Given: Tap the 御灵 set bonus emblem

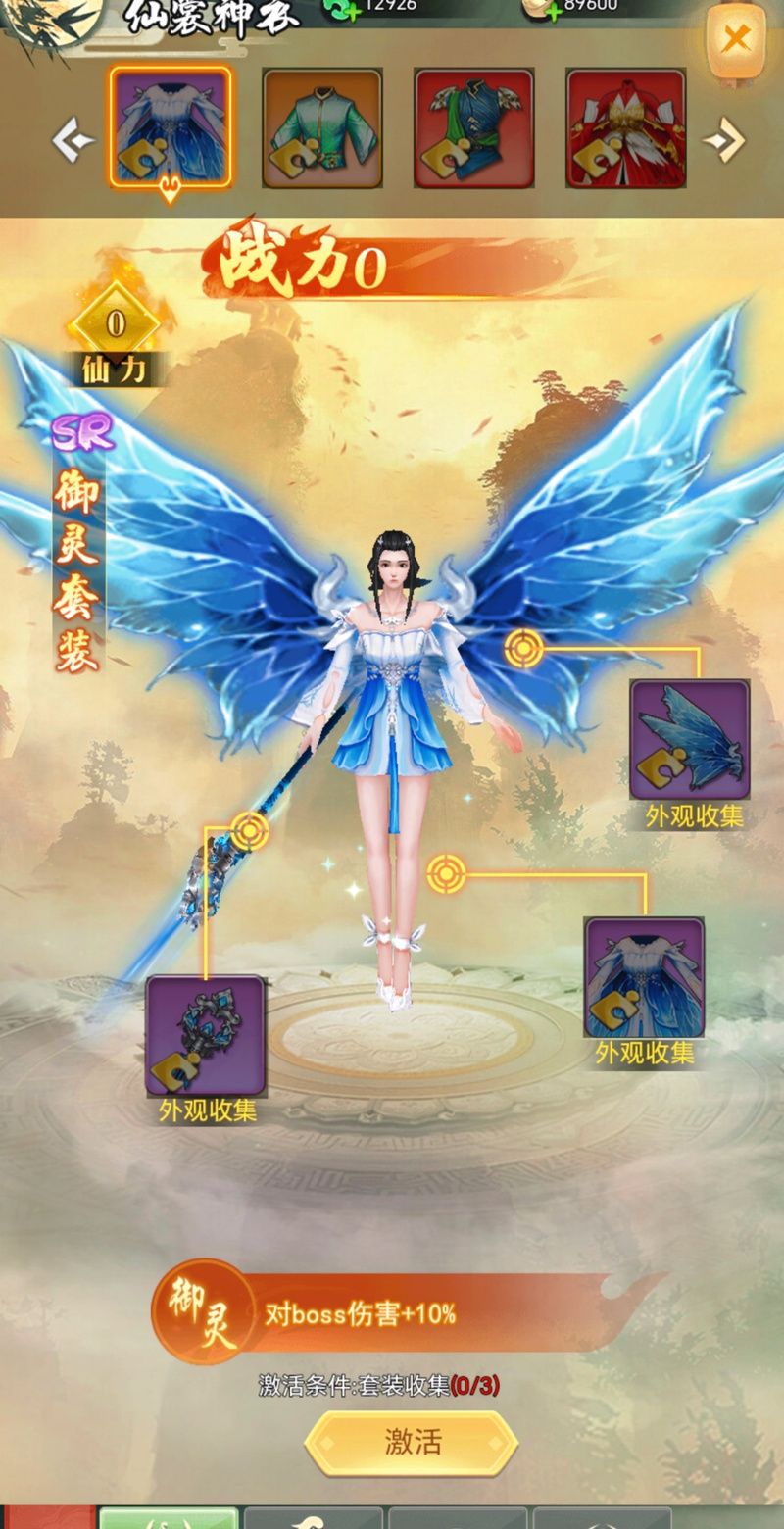Looking at the screenshot, I should [x=202, y=1311].
